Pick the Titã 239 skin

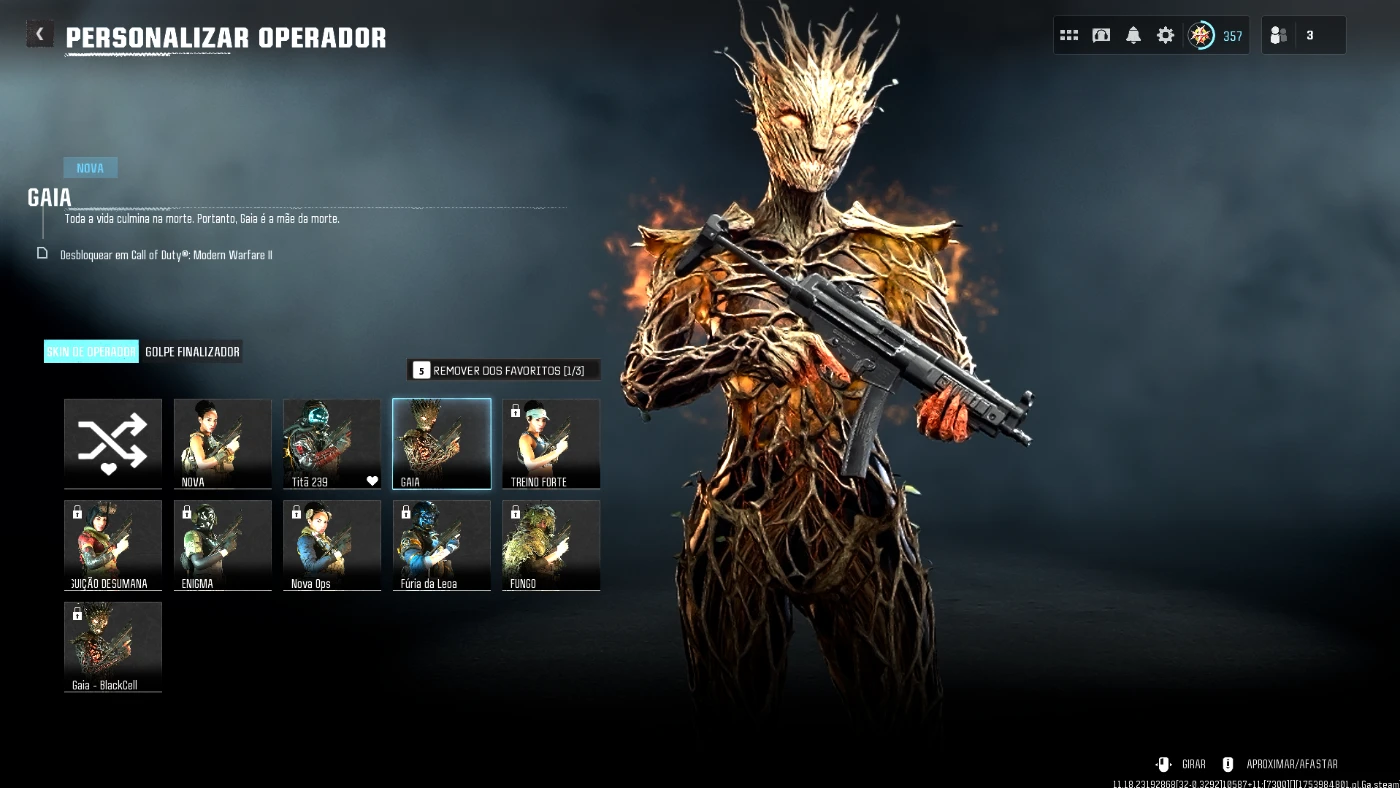click(332, 443)
